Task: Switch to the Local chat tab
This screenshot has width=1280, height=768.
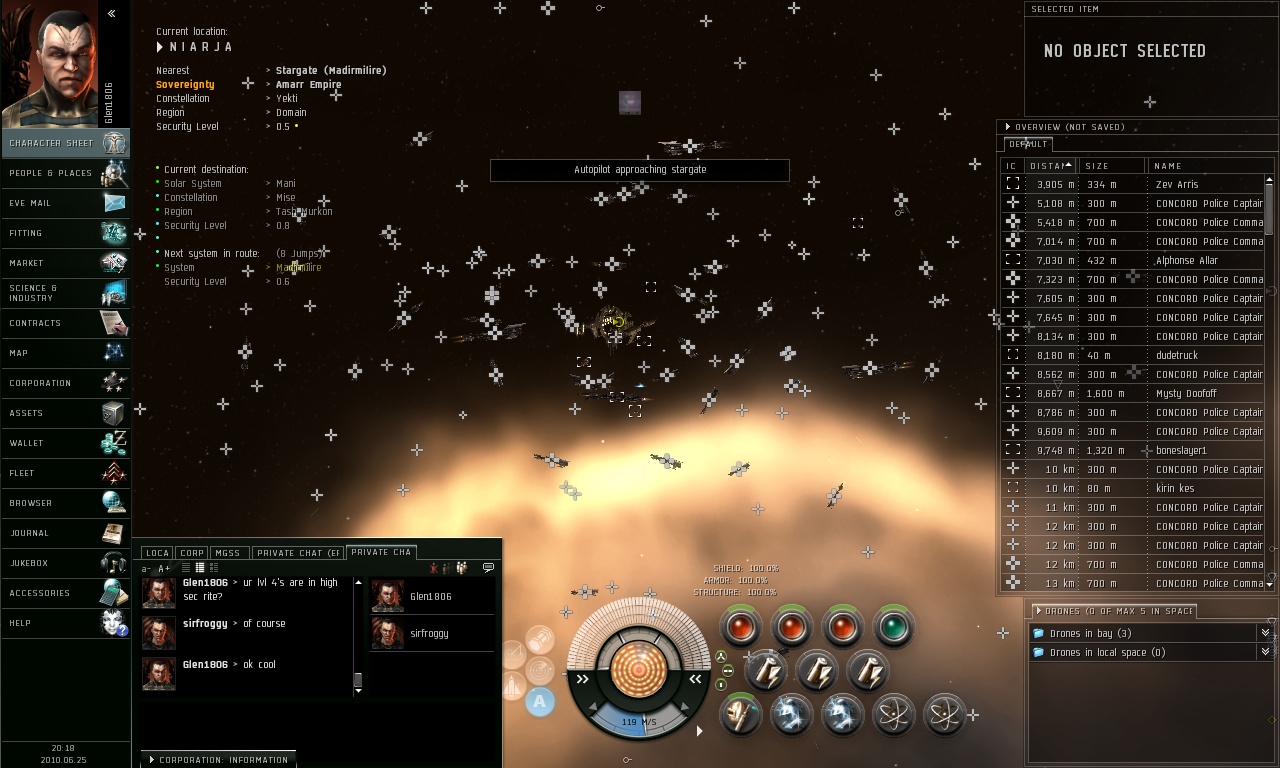Action: pyautogui.click(x=157, y=553)
